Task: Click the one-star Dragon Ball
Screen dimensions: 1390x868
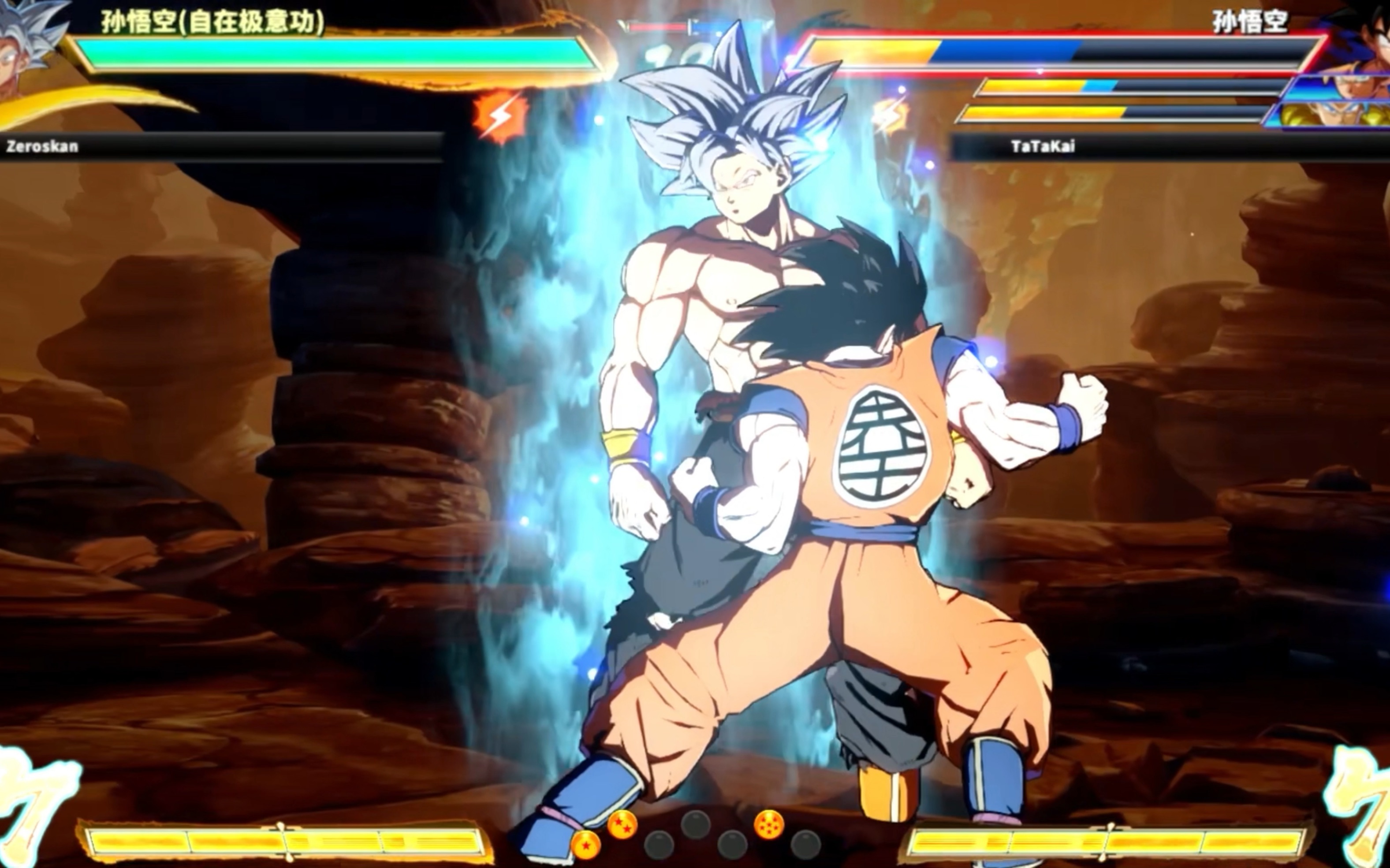Action: click(585, 845)
